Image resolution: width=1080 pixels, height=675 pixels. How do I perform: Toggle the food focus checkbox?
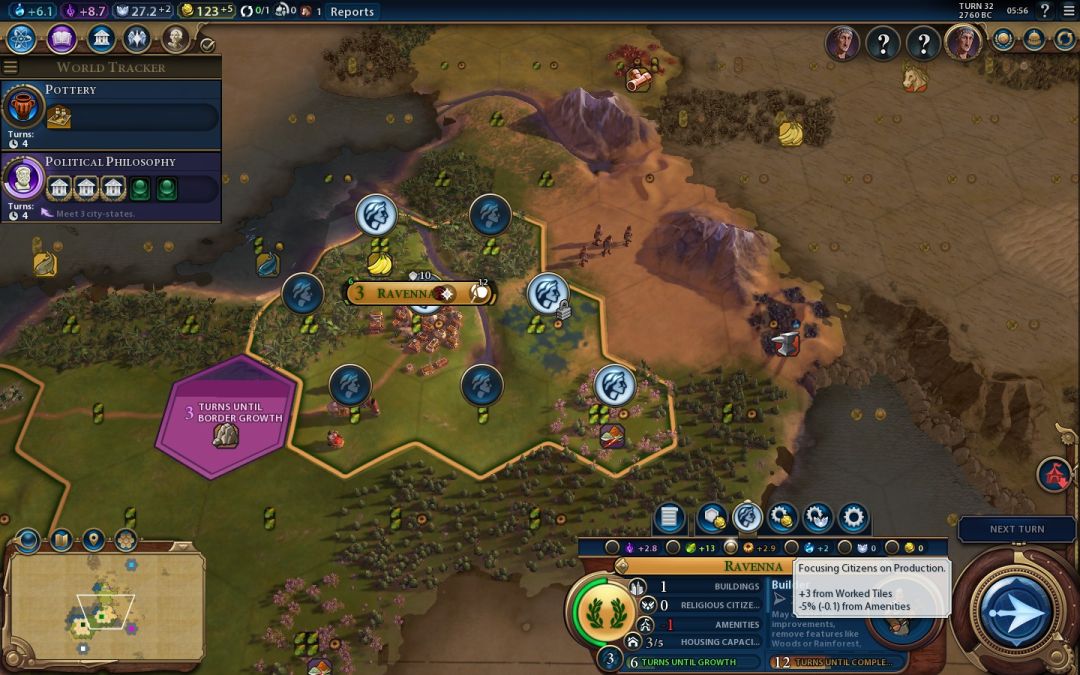pos(673,548)
